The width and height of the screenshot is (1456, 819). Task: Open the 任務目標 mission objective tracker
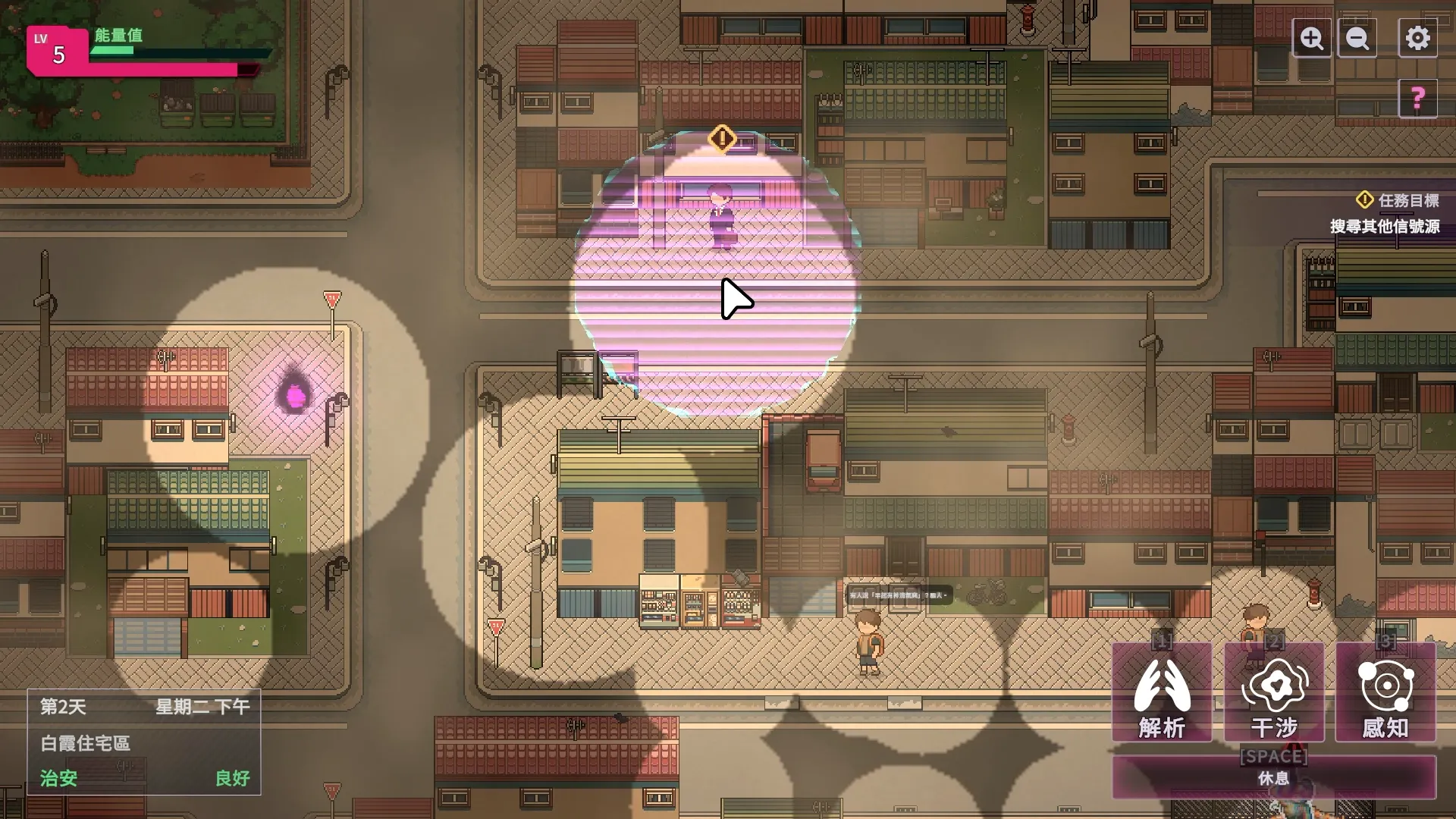[x=1398, y=201]
